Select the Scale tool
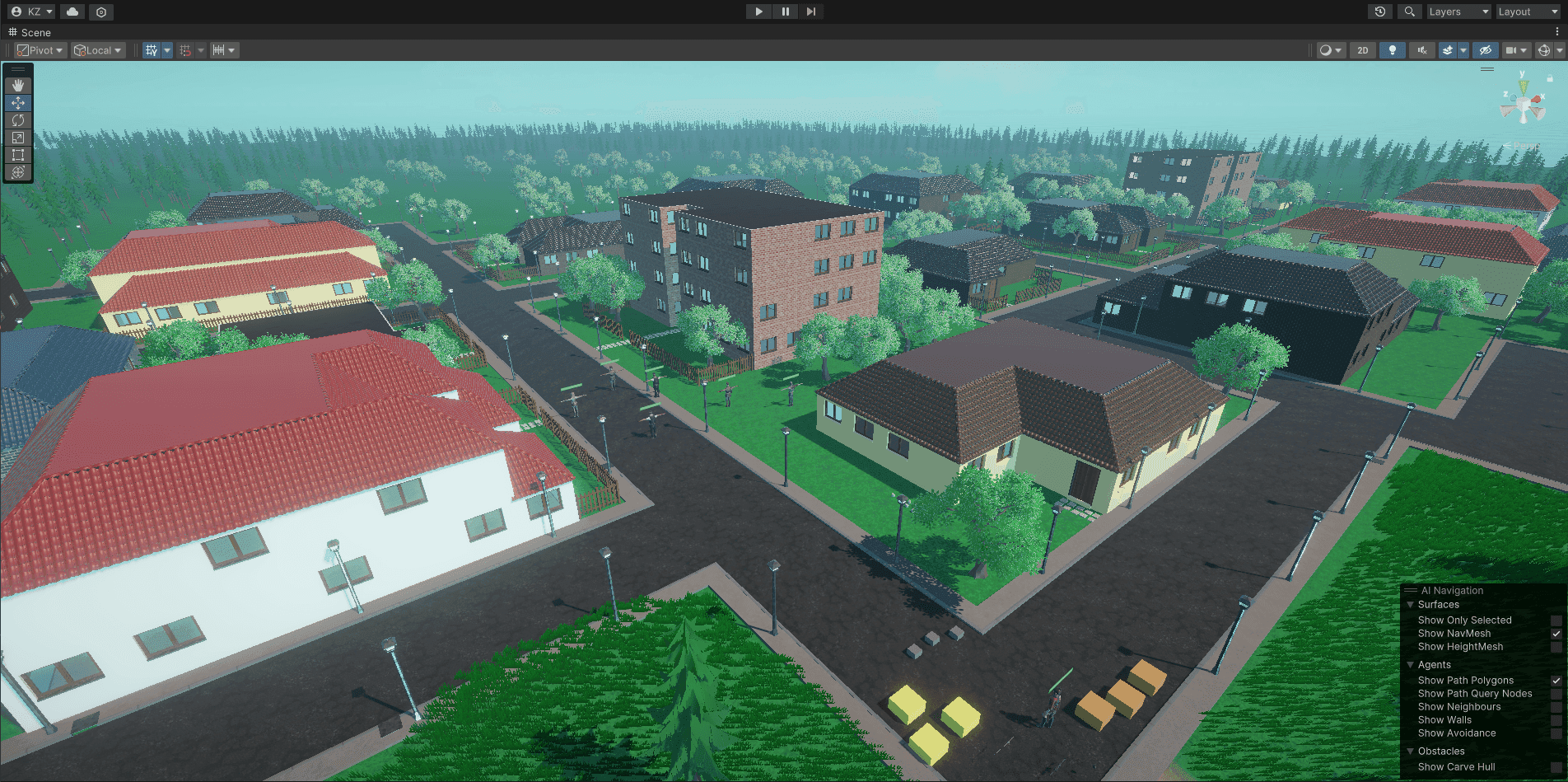Screen dimensions: 1568x782 [x=18, y=138]
